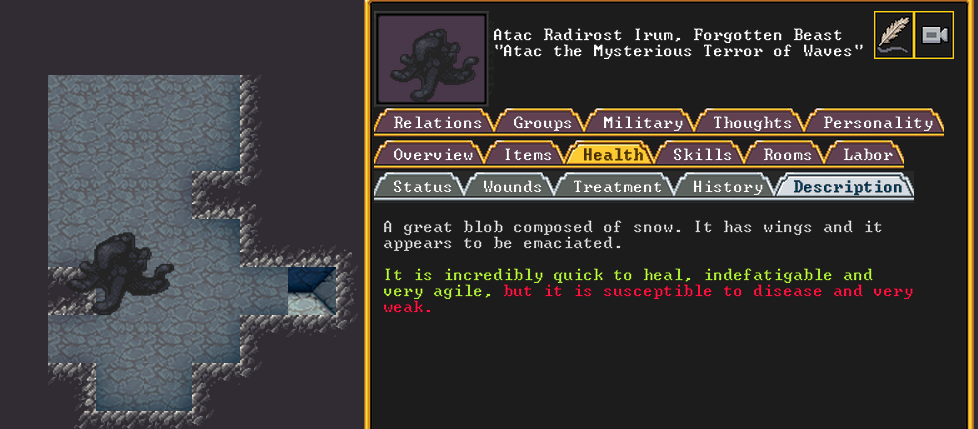View the Thoughts tab
The image size is (978, 429).
click(752, 123)
